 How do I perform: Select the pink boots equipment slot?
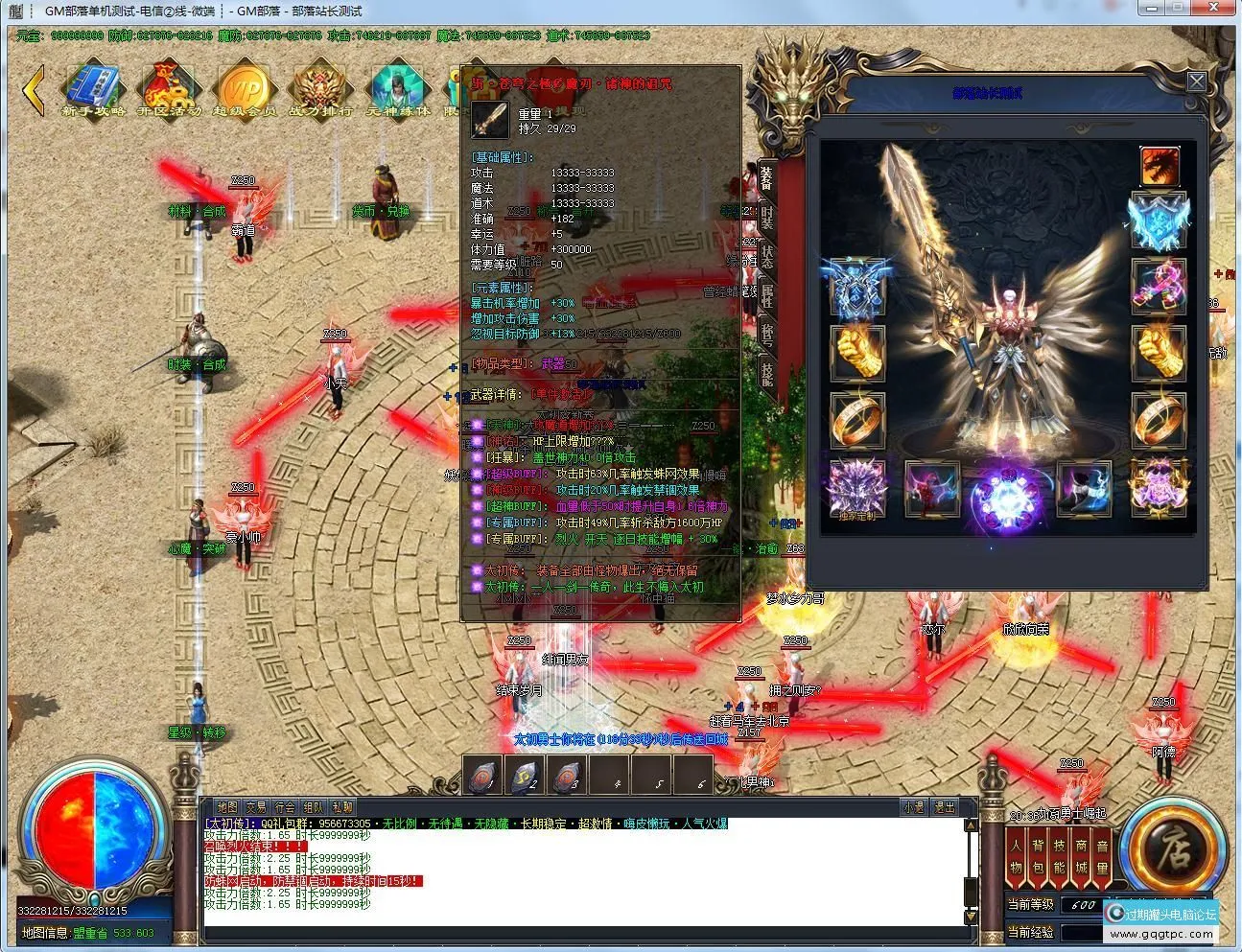(1159, 287)
